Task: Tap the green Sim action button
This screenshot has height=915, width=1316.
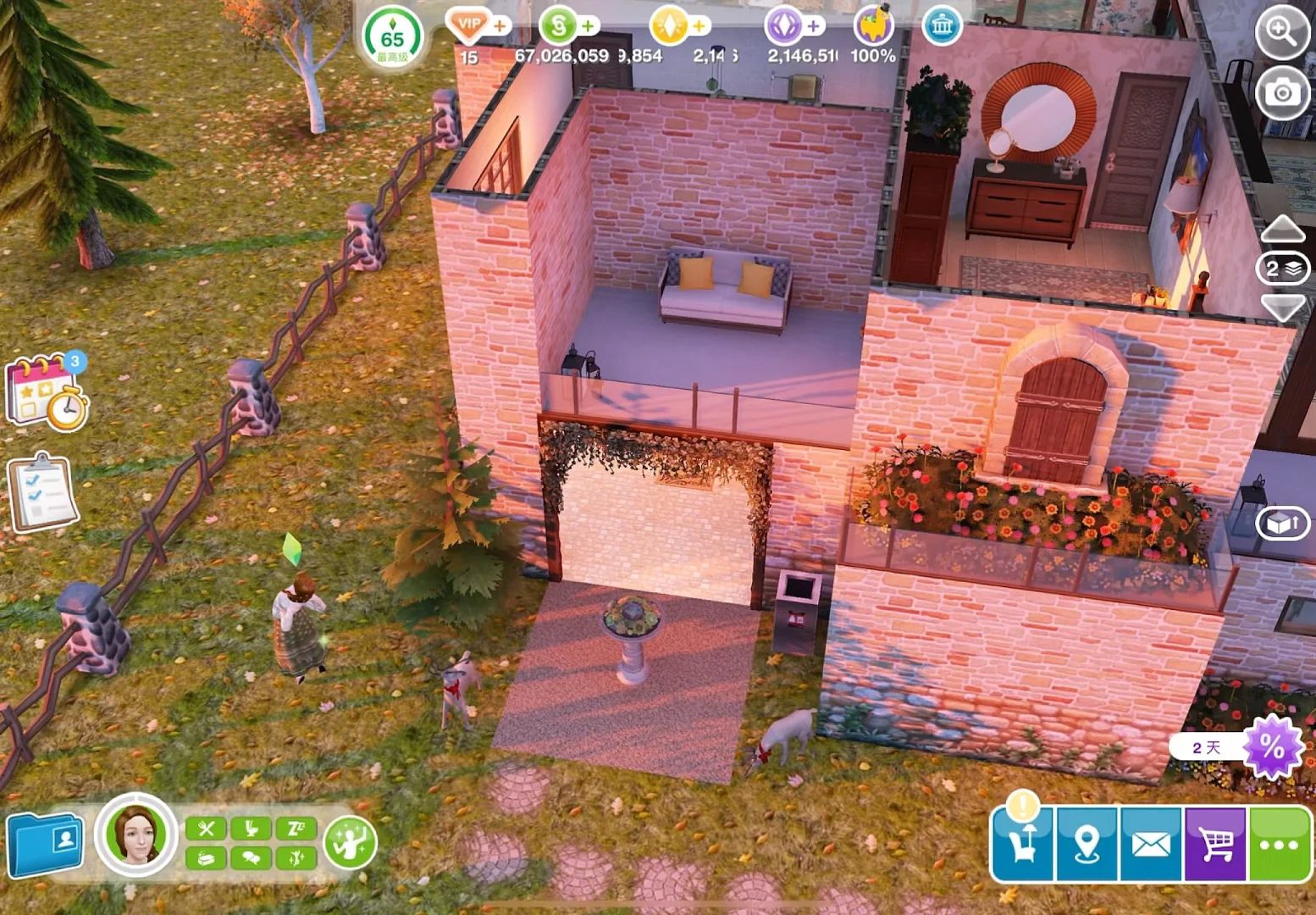Action: click(x=350, y=841)
